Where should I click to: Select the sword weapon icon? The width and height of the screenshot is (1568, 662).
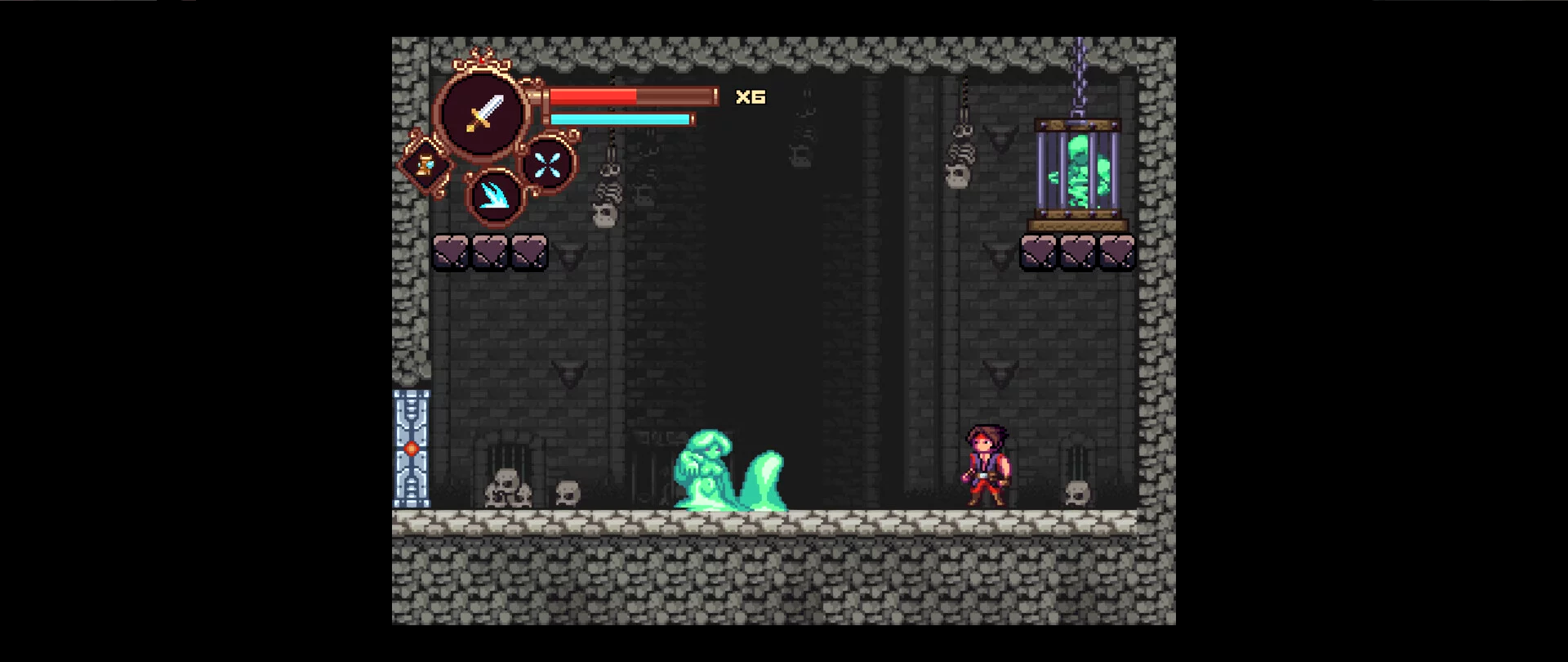pos(483,114)
